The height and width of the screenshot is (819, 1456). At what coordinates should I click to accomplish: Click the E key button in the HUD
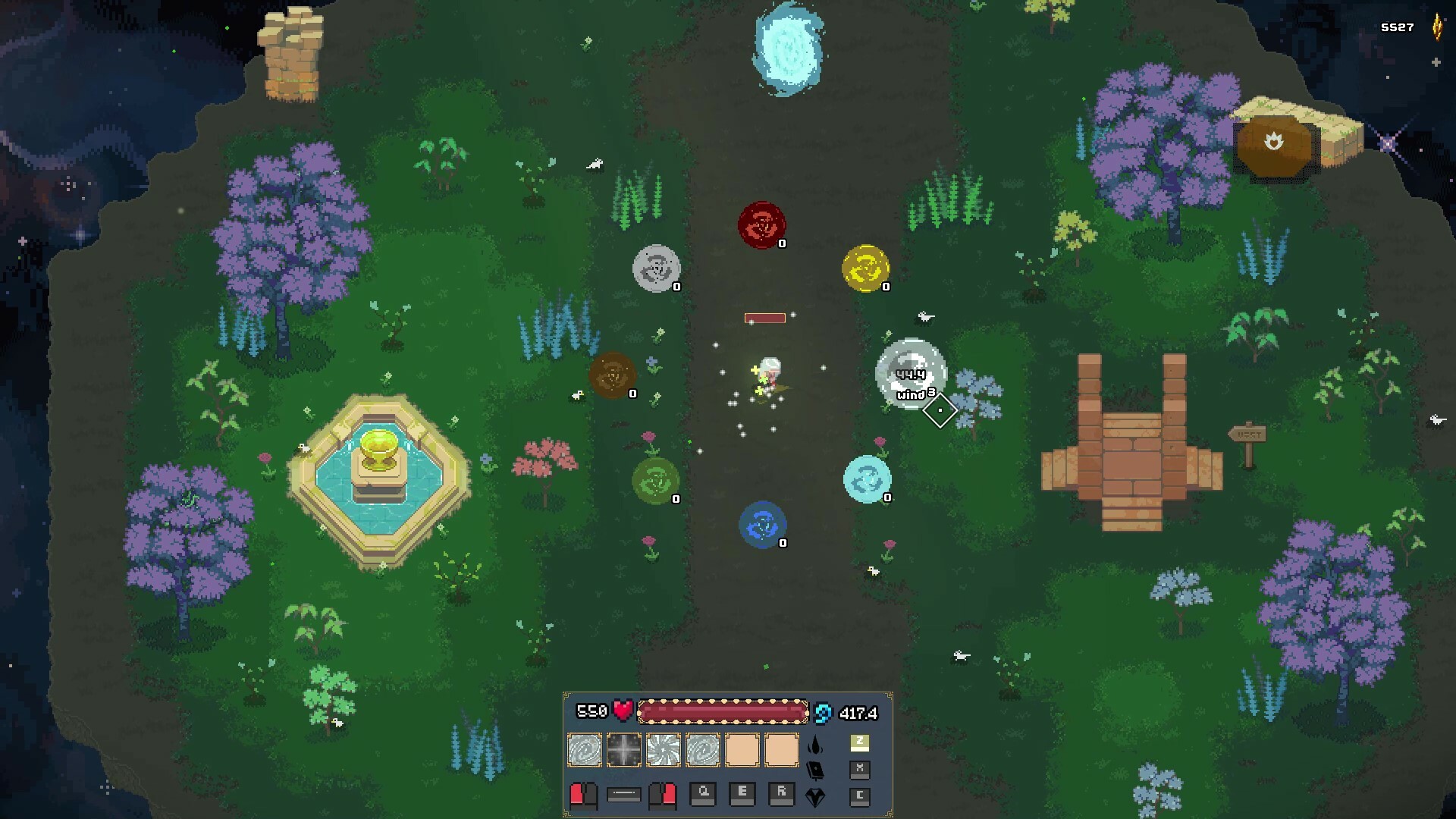click(742, 792)
